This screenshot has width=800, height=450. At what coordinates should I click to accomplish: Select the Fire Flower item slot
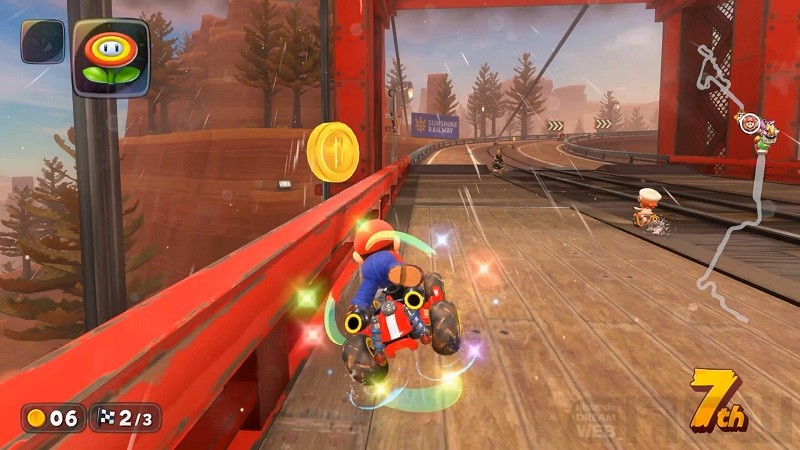(x=110, y=57)
